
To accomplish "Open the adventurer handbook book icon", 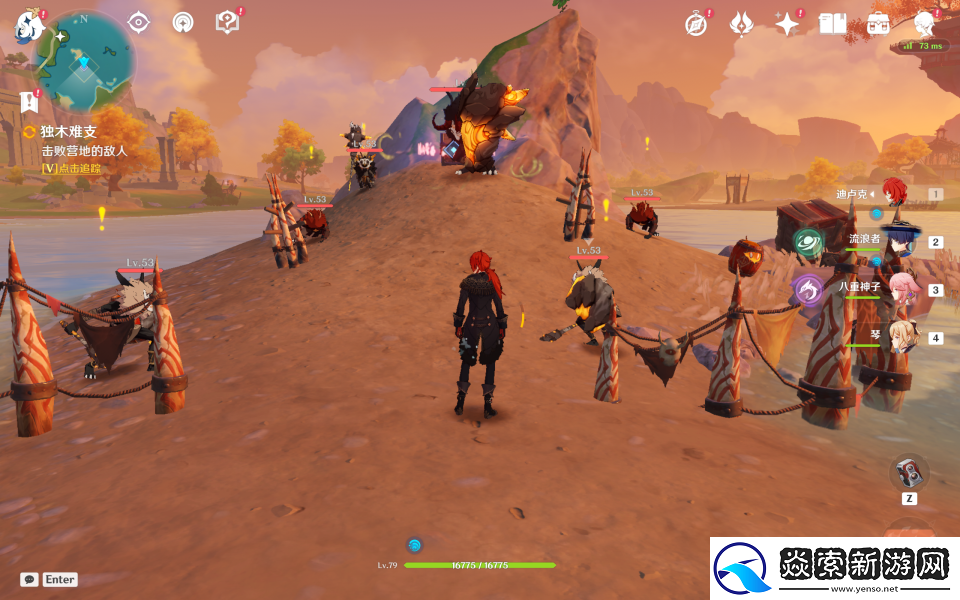I will click(833, 24).
